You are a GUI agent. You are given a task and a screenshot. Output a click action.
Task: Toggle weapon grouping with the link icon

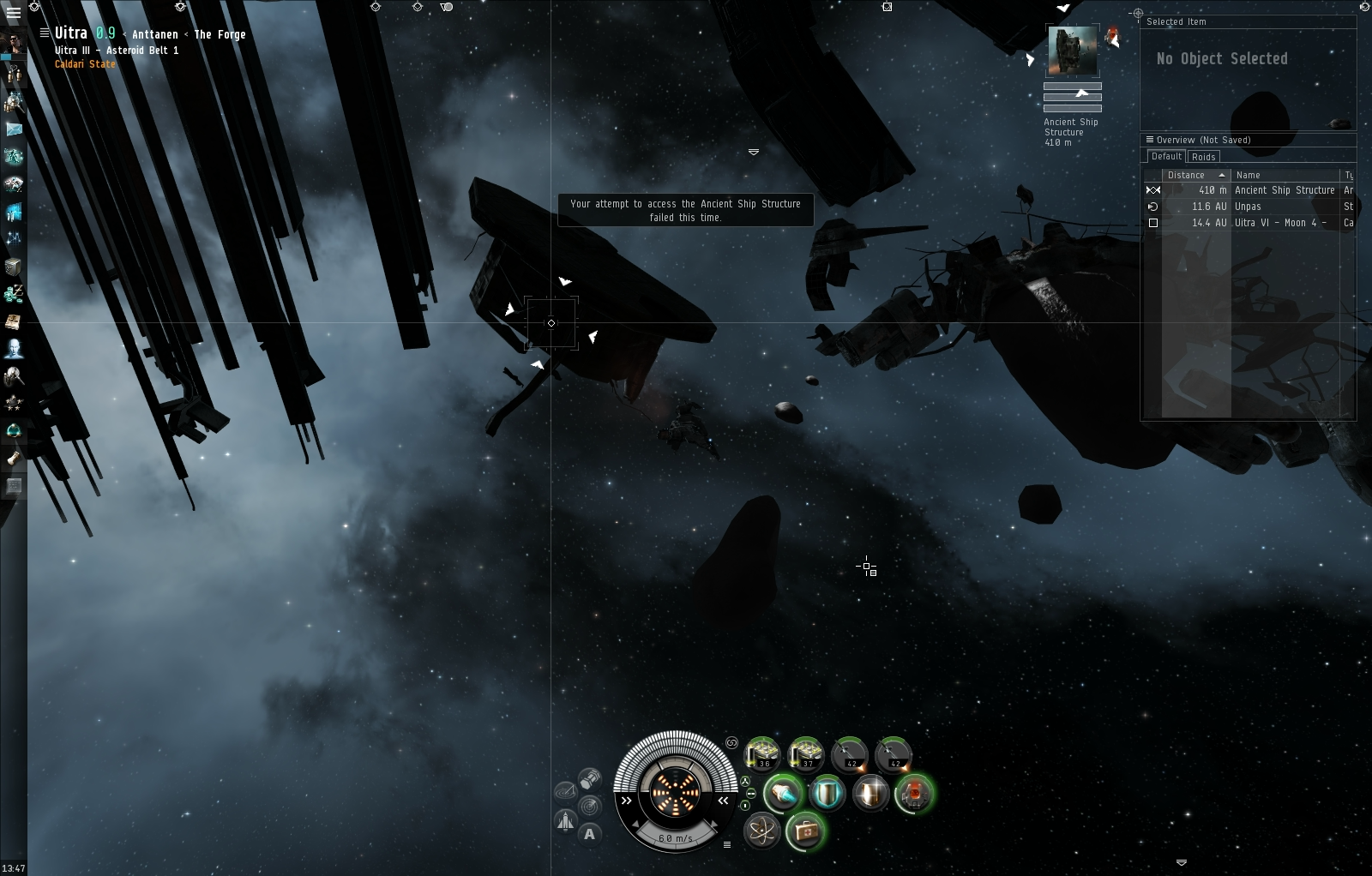pos(731,744)
